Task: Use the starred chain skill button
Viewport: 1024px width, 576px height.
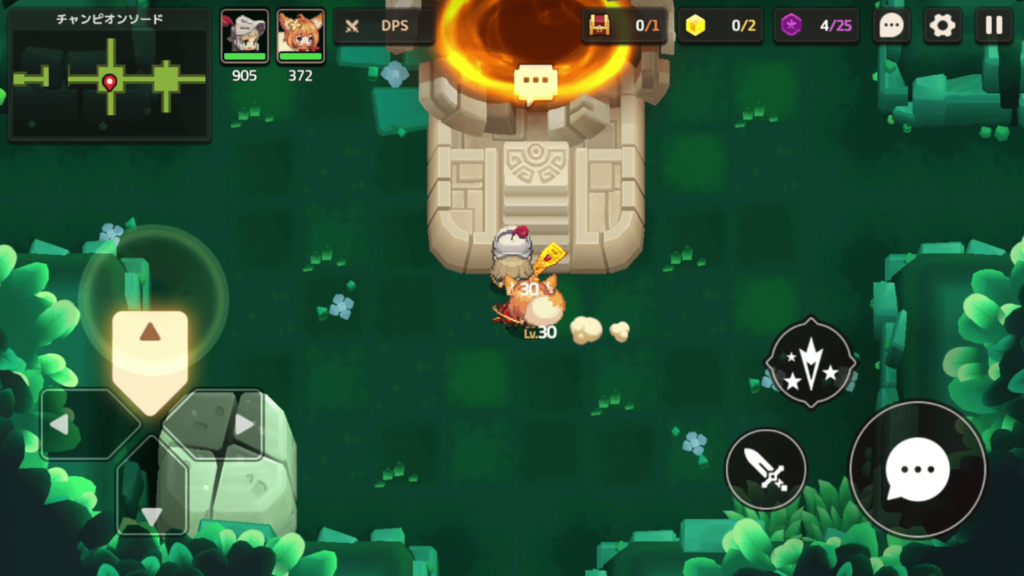Action: click(810, 362)
